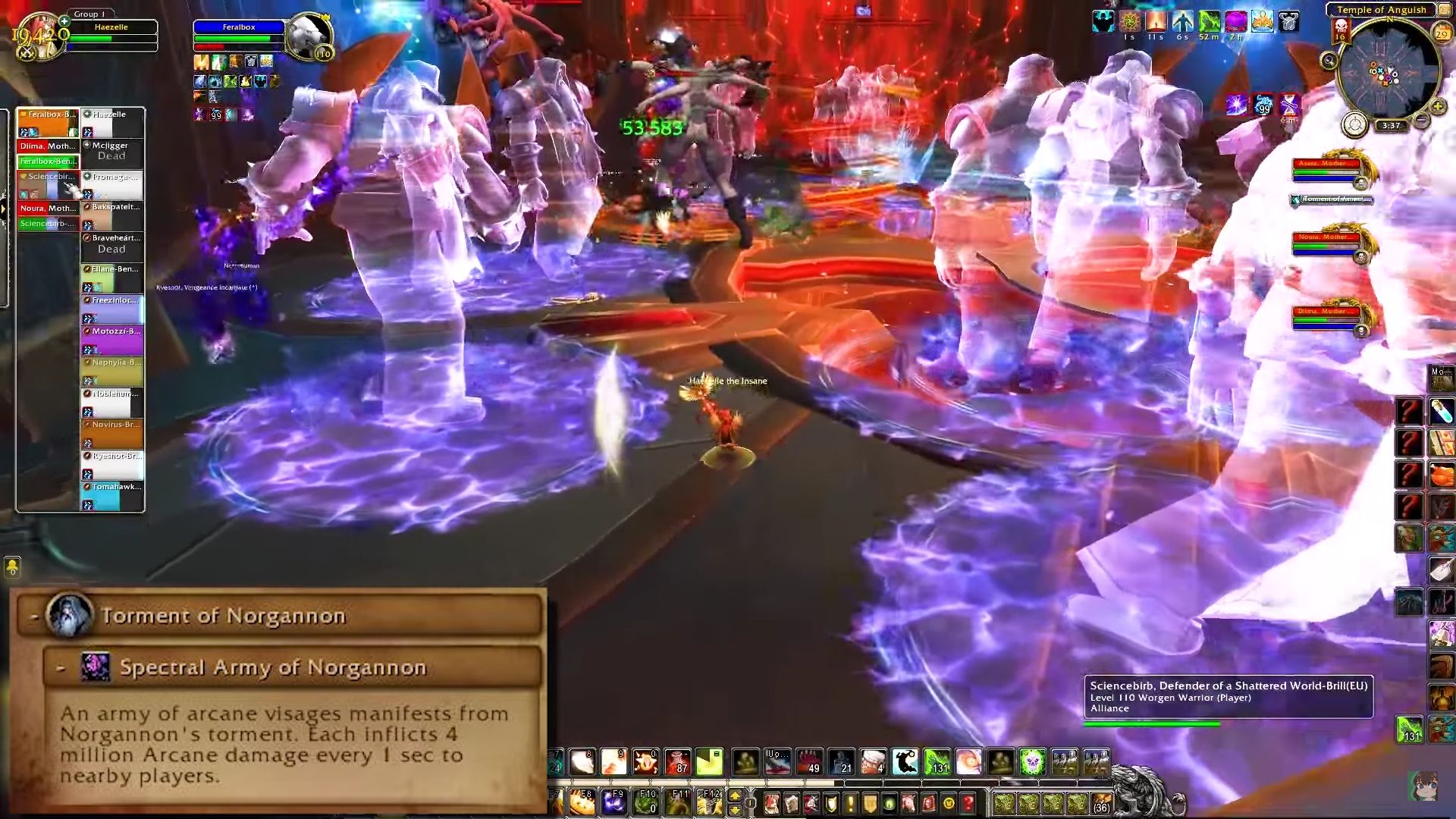Open the calendar showing 29 on the minimap
Viewport: 1456px width, 819px height.
1442,33
